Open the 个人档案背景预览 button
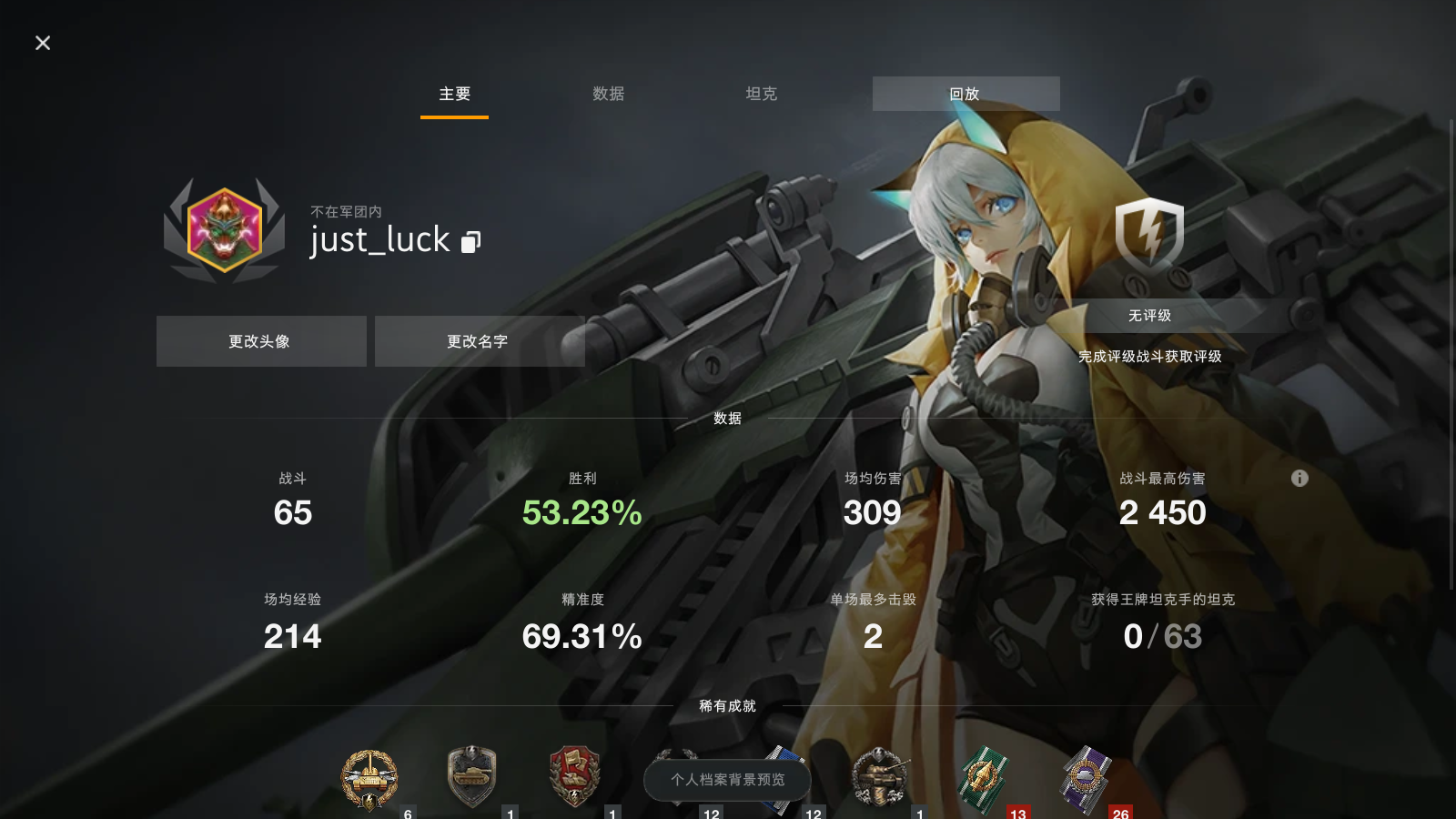Image resolution: width=1456 pixels, height=819 pixels. point(727,780)
